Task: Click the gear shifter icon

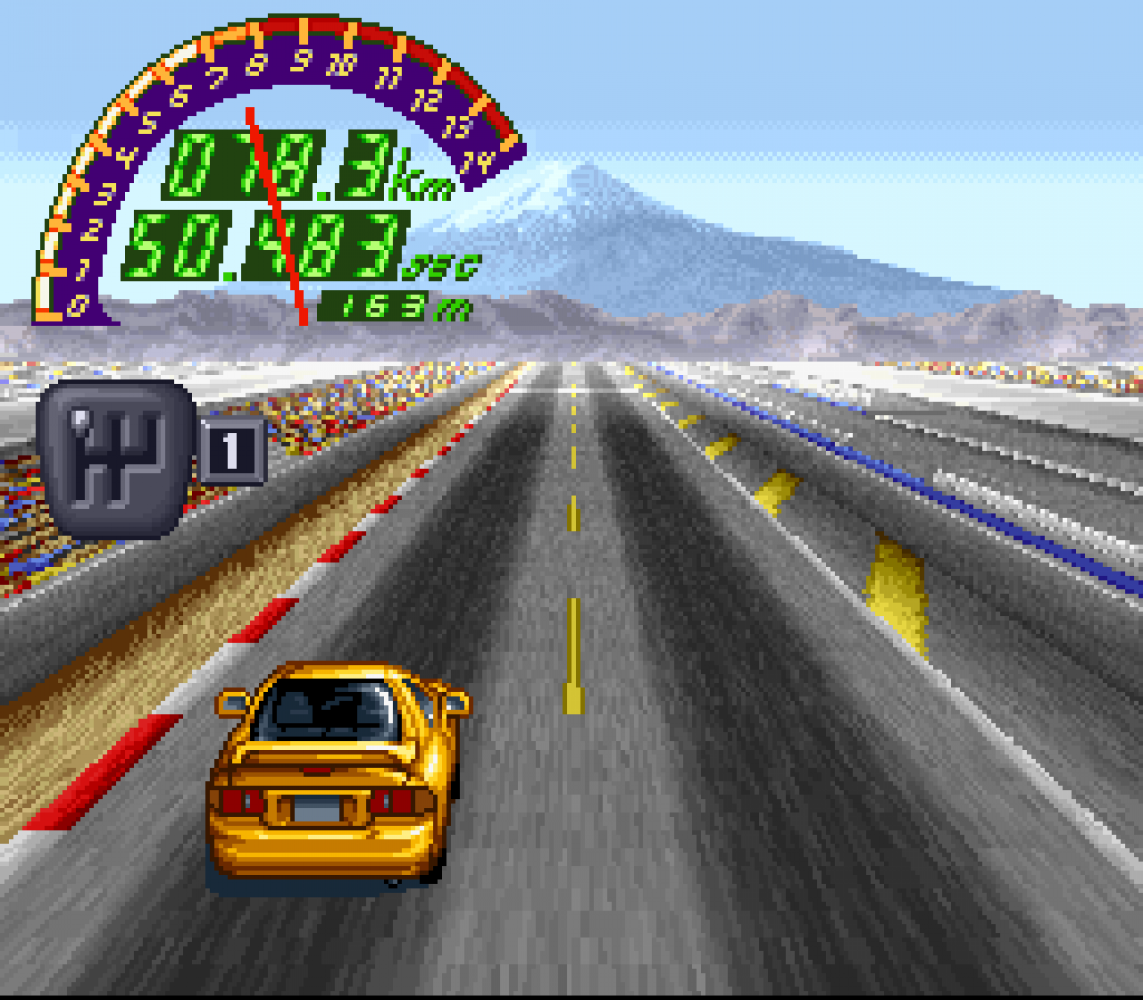Action: point(116,457)
